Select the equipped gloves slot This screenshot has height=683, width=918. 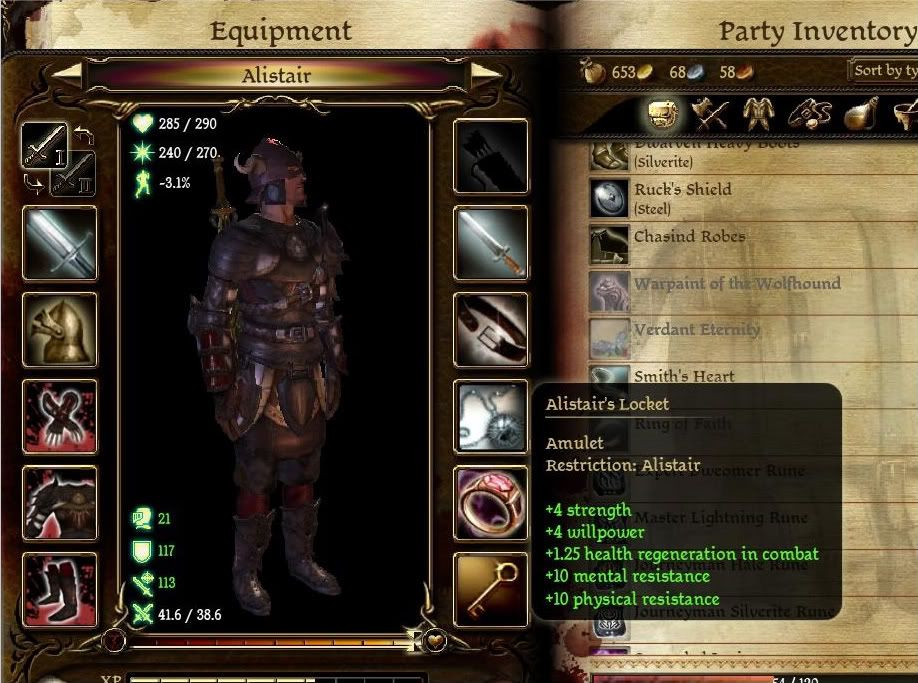[x=60, y=416]
